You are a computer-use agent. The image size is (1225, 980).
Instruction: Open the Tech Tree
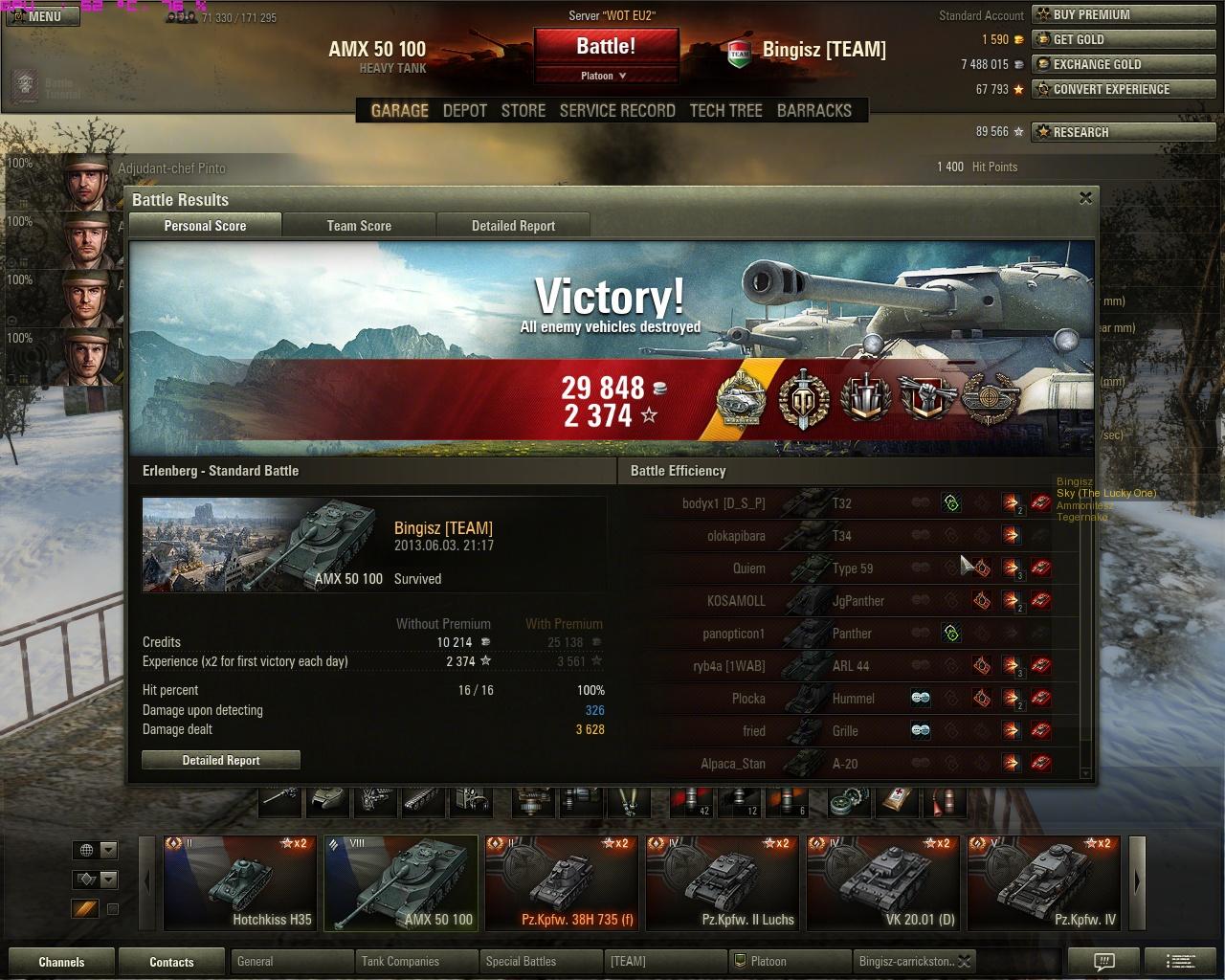pyautogui.click(x=725, y=111)
